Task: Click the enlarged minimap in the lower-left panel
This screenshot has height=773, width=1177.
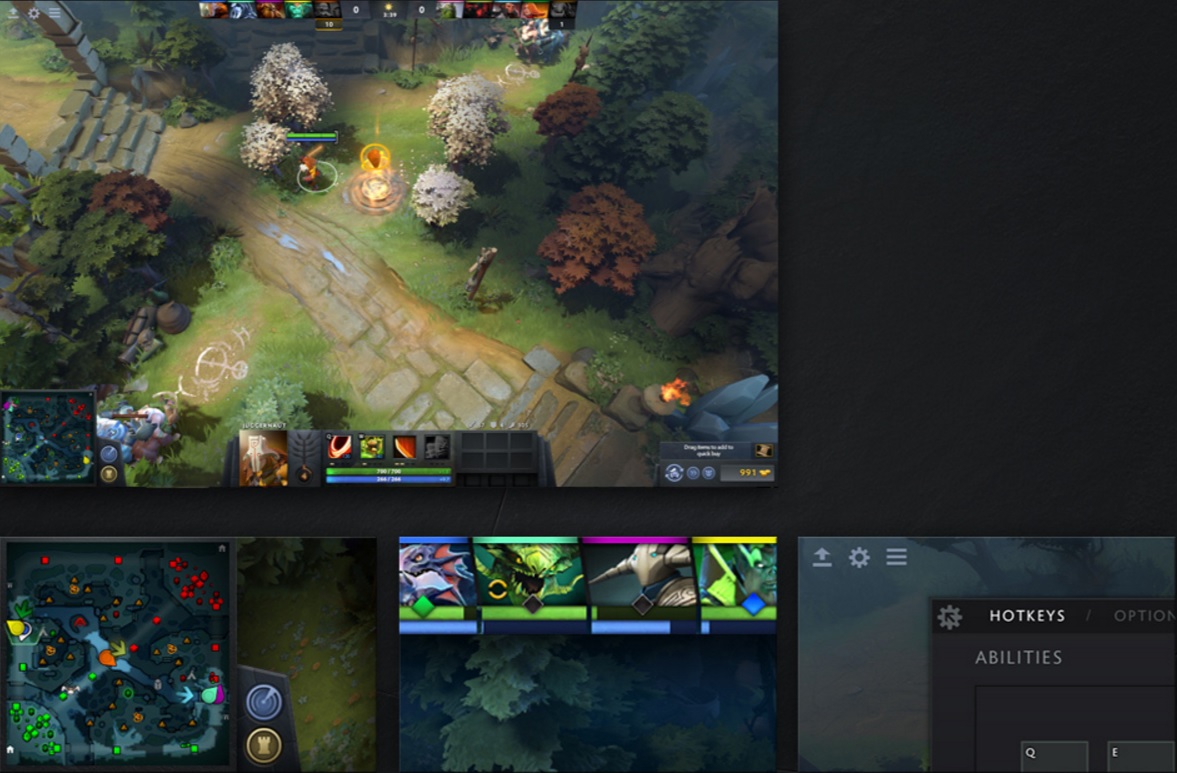Action: pyautogui.click(x=117, y=650)
